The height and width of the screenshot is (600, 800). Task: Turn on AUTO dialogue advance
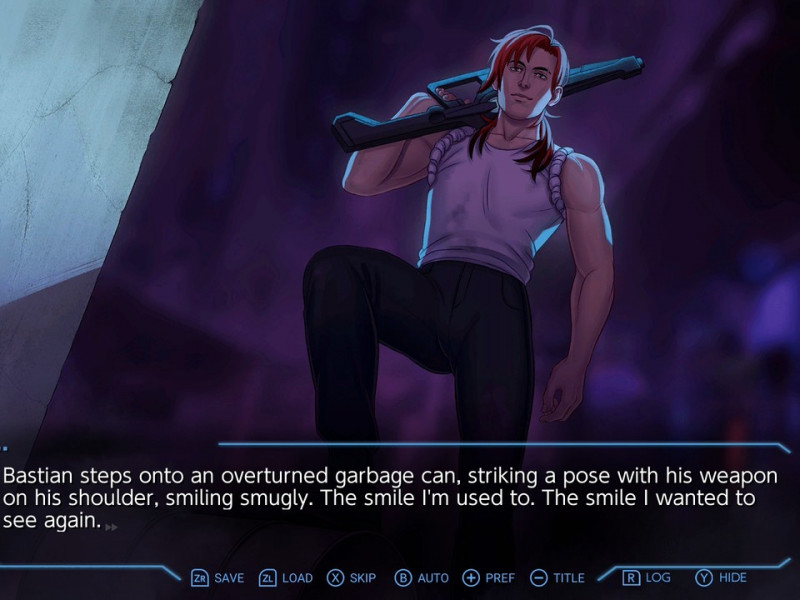click(422, 578)
